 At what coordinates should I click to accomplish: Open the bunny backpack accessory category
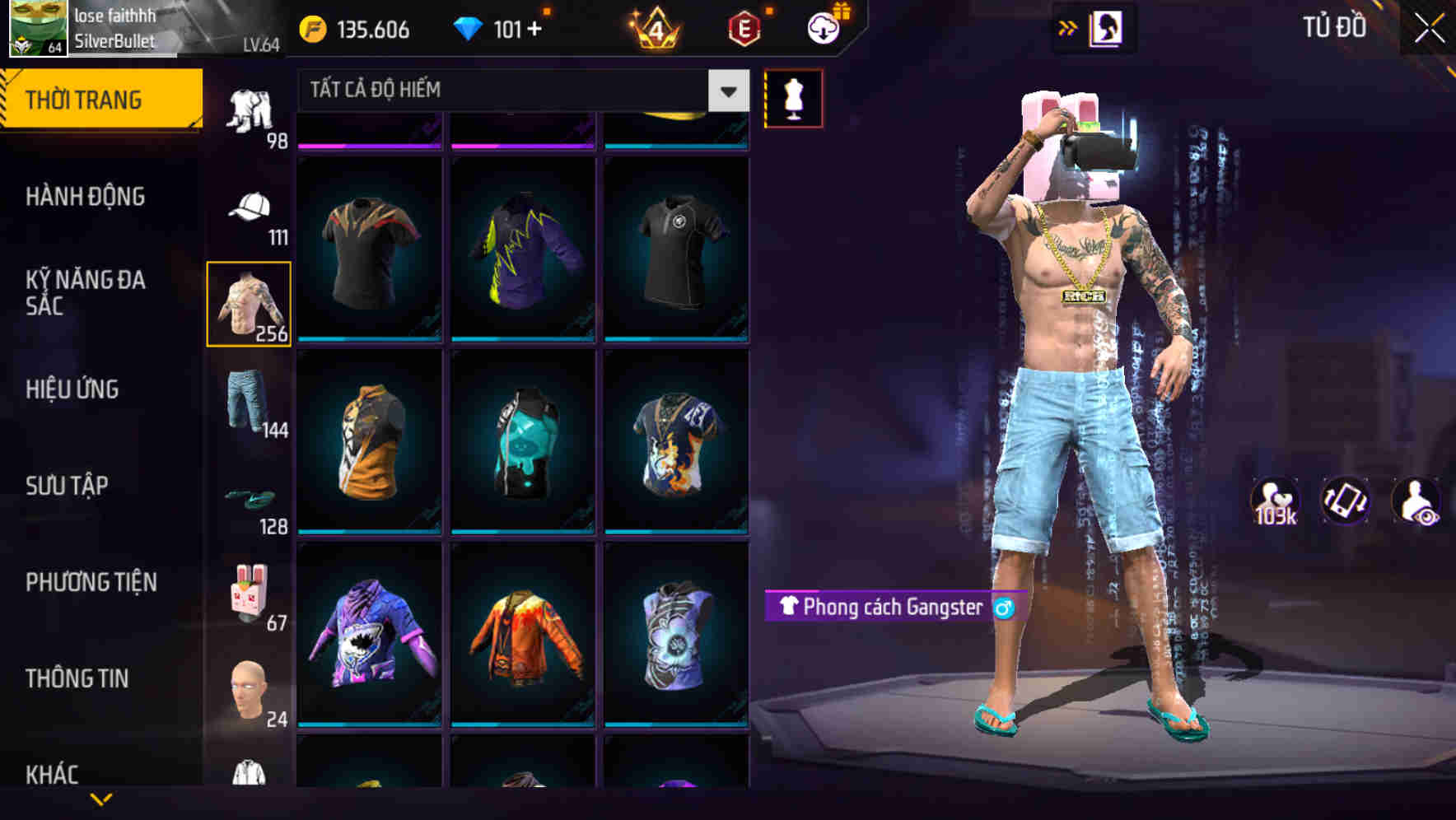[251, 589]
